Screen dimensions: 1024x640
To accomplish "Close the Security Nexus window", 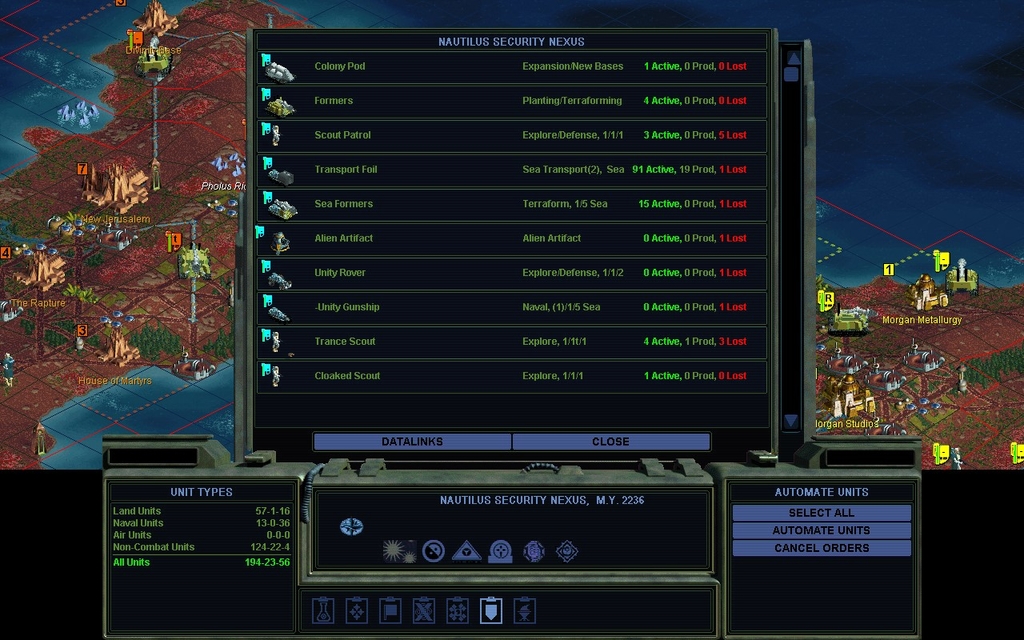I will [610, 441].
